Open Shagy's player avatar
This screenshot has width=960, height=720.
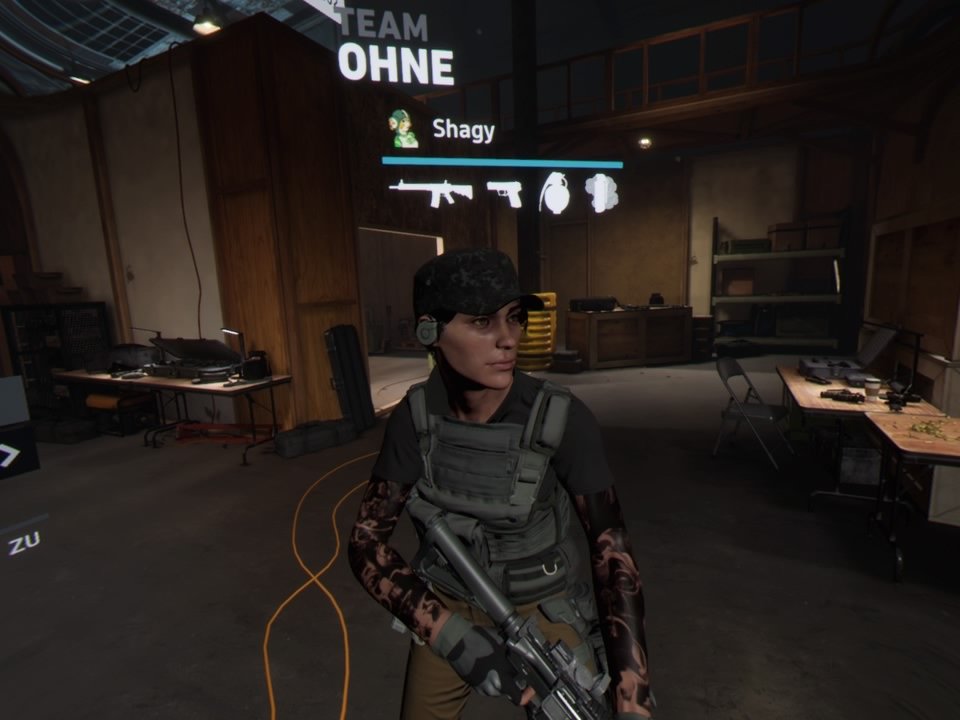pos(403,129)
